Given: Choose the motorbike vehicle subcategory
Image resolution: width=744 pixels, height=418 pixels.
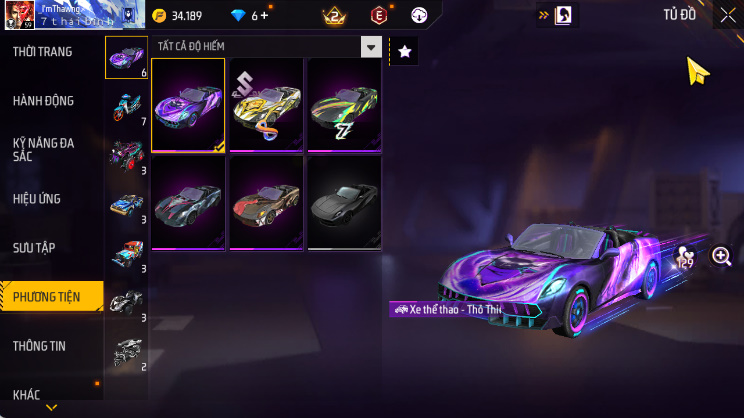Looking at the screenshot, I should pyautogui.click(x=127, y=107).
